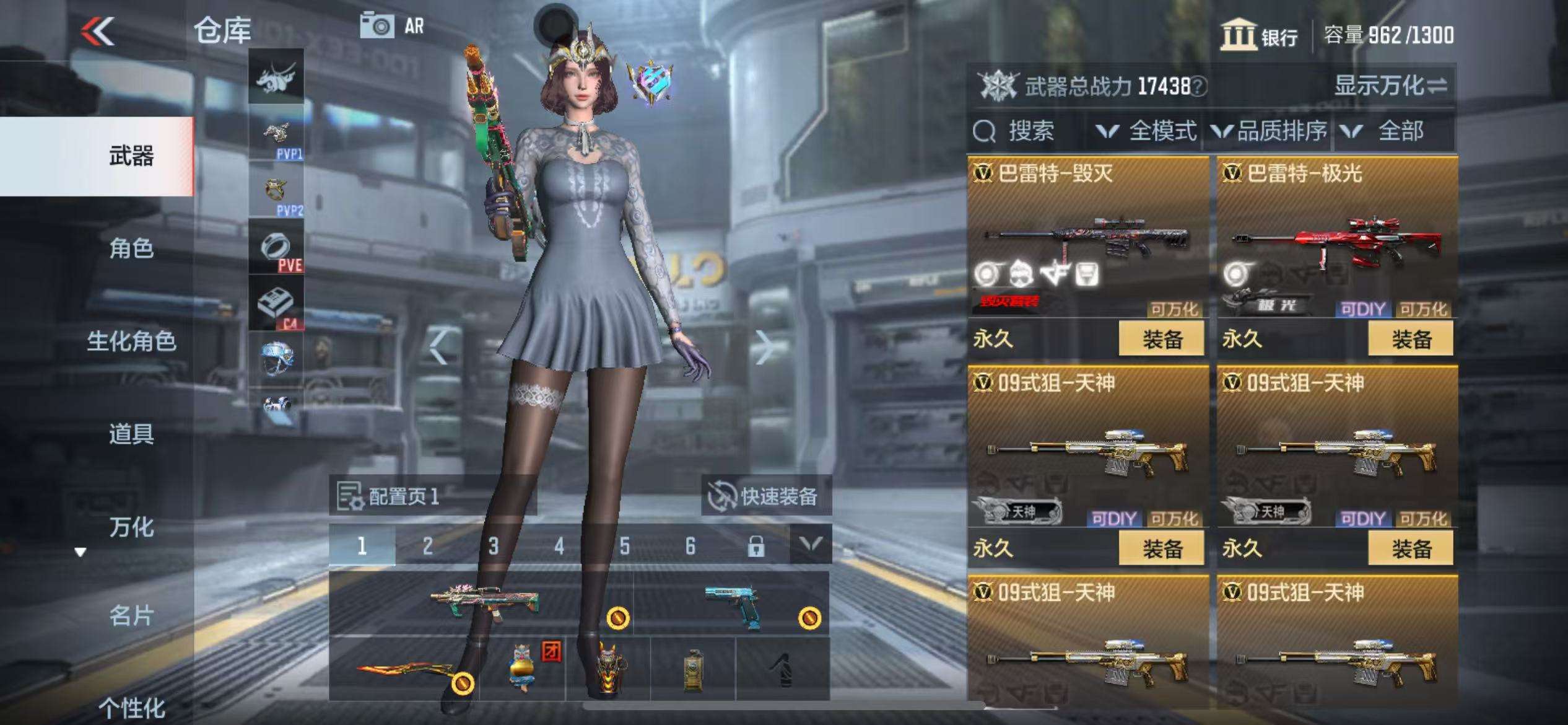Open the 万化 category
Image resolution: width=1568 pixels, height=725 pixels.
click(131, 527)
